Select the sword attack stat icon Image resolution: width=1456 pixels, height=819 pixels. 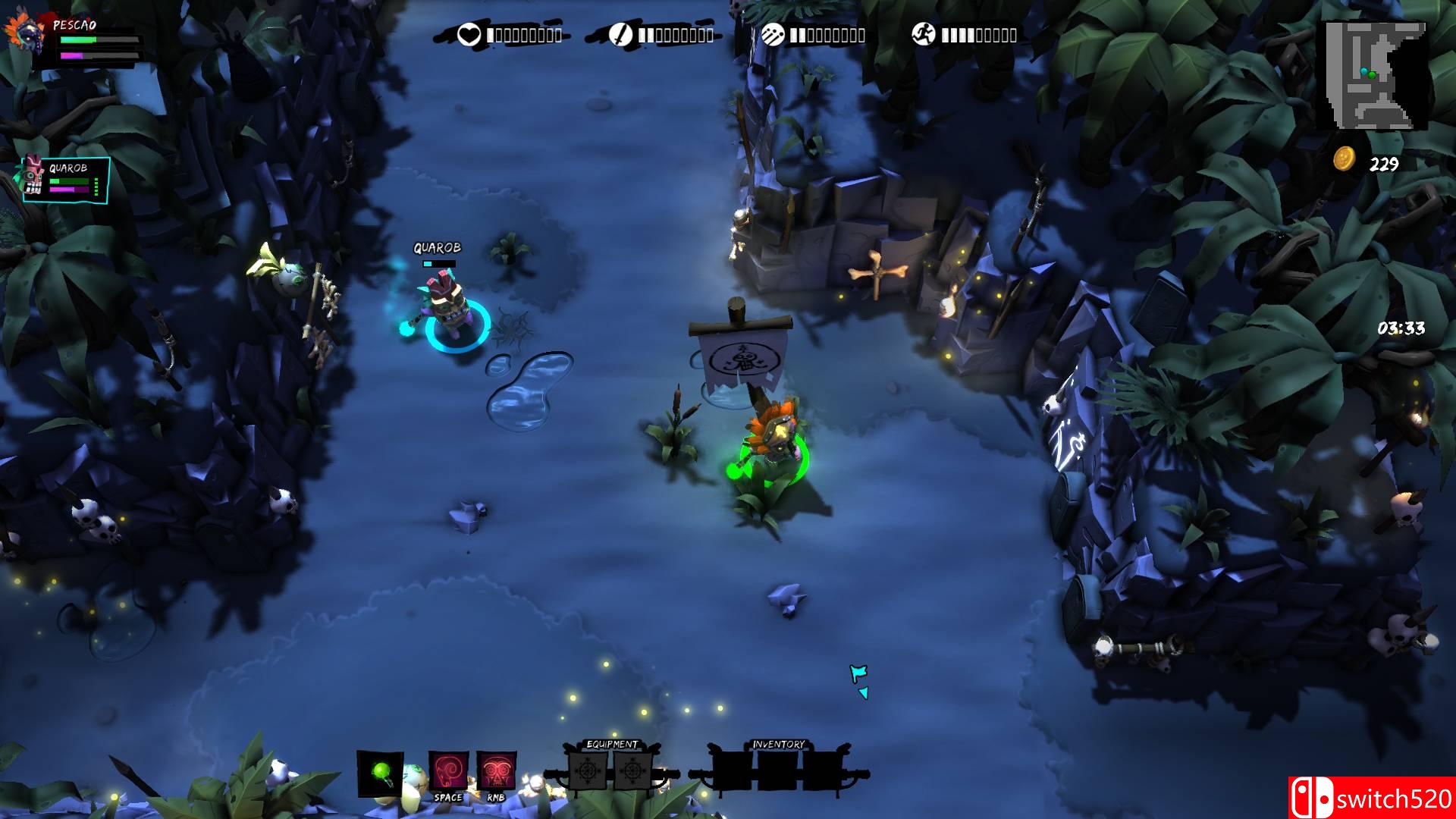pyautogui.click(x=620, y=35)
